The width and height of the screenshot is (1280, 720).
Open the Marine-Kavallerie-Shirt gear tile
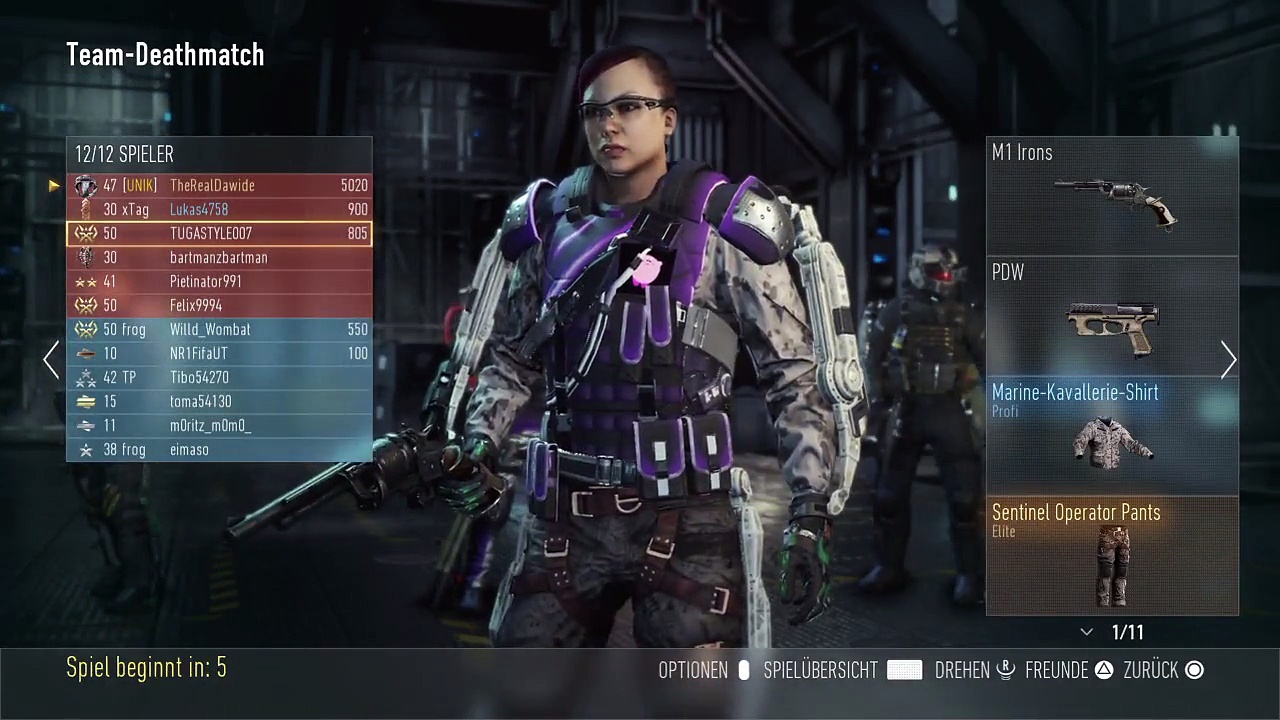point(1112,436)
